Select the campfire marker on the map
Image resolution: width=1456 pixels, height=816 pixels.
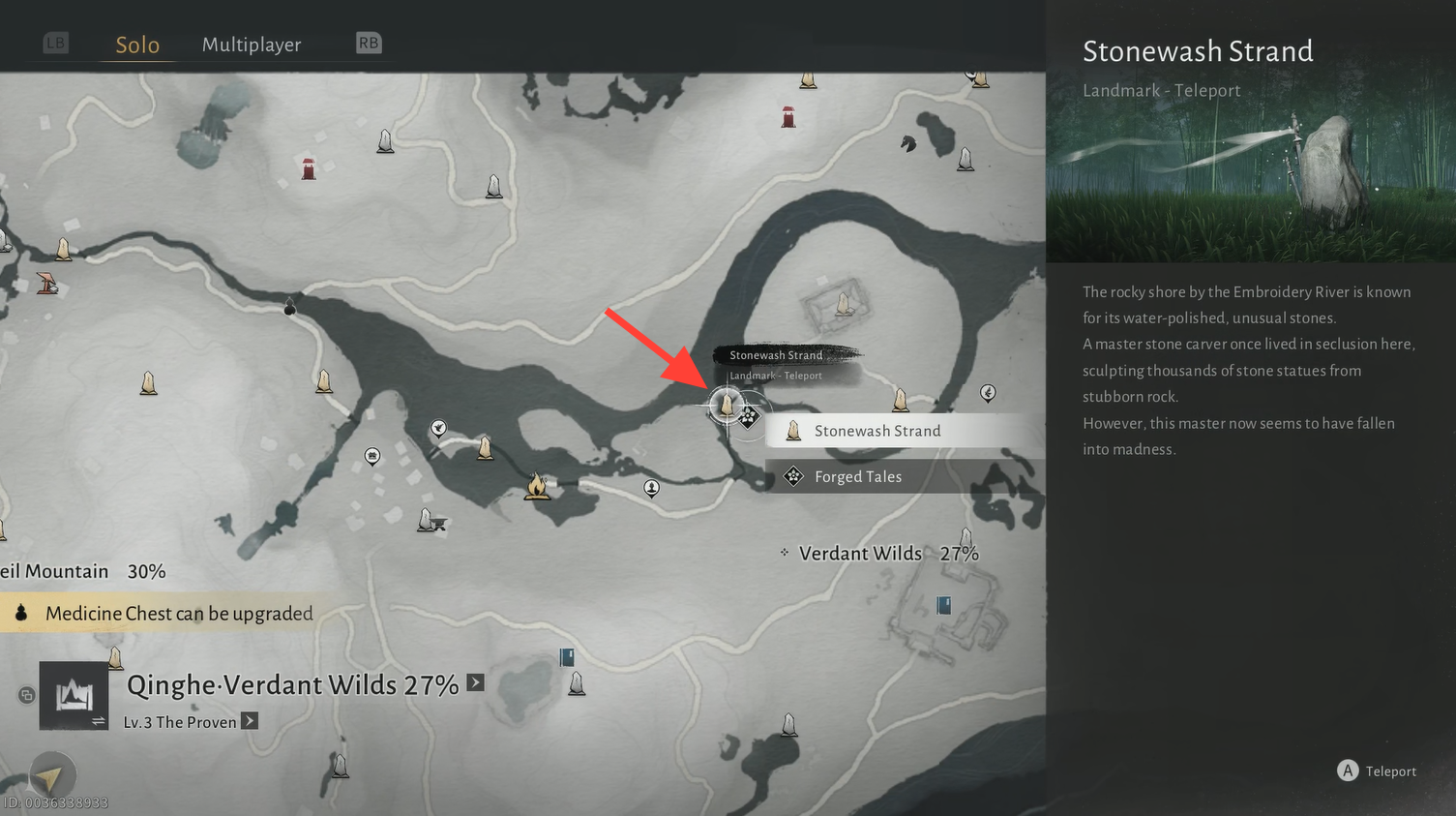537,486
